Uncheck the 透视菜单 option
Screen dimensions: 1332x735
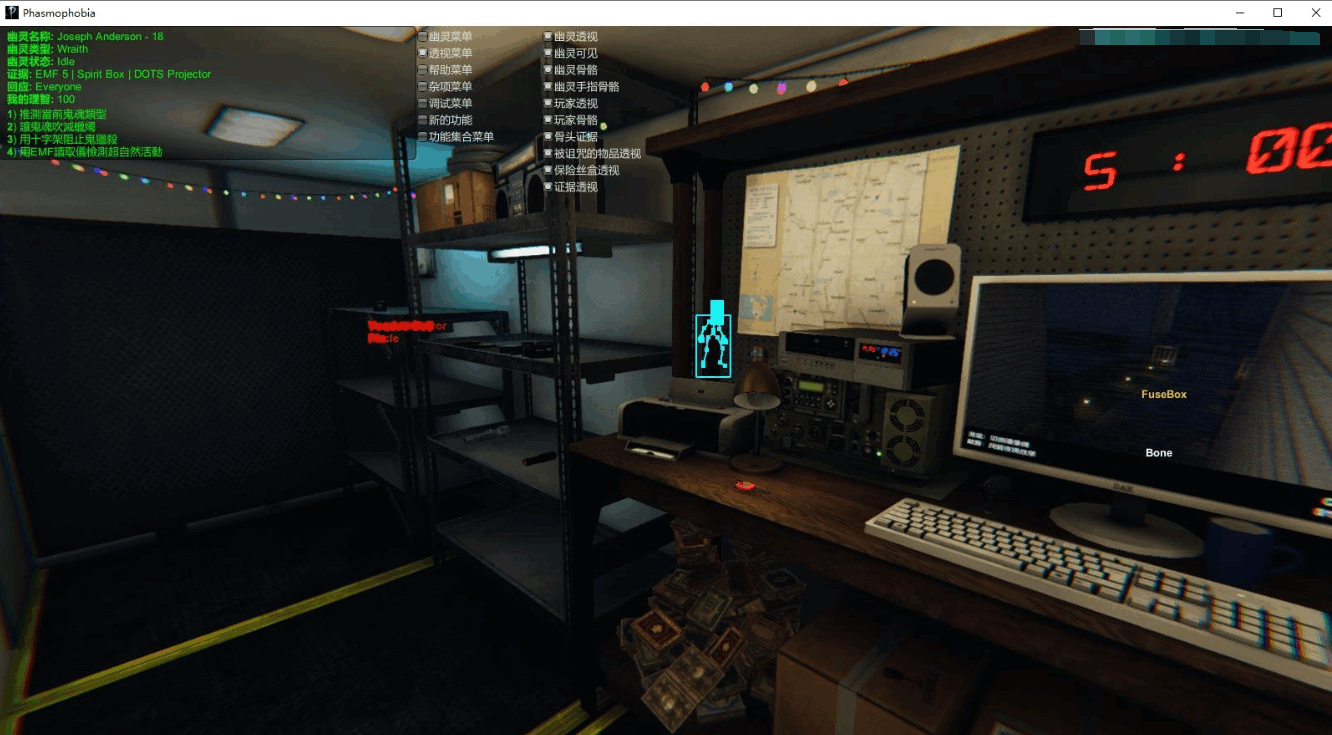click(424, 53)
